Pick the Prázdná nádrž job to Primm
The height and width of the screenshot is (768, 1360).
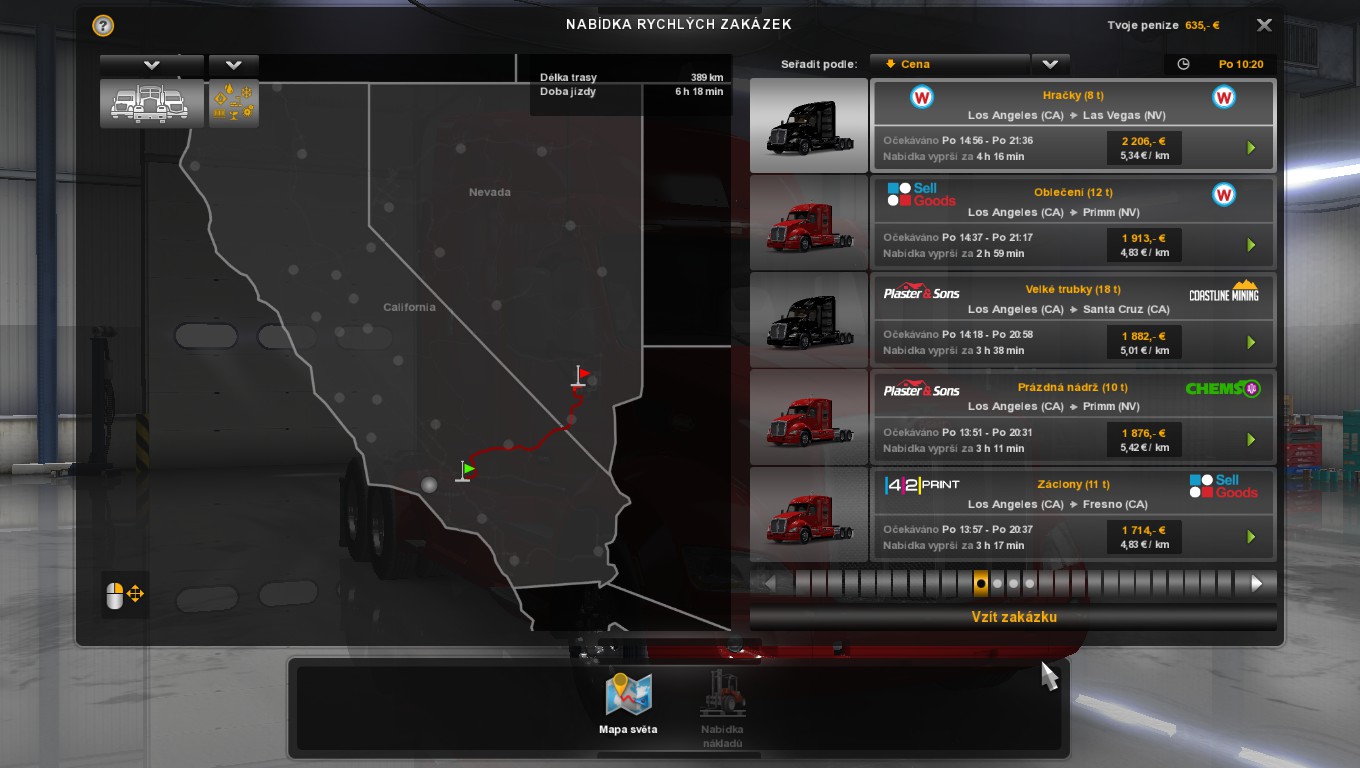coord(1073,416)
